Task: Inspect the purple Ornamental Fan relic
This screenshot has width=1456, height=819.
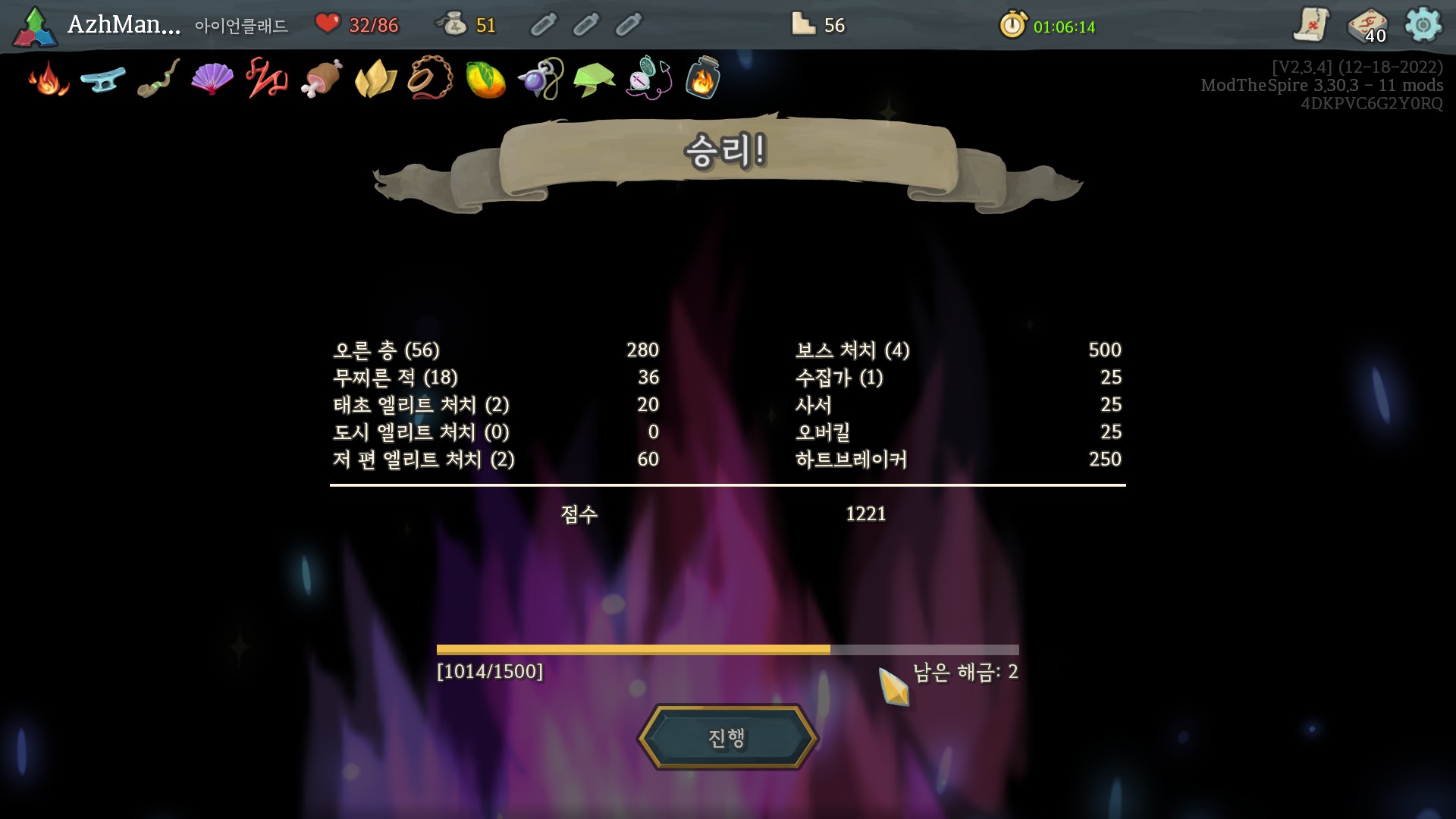Action: pyautogui.click(x=212, y=79)
